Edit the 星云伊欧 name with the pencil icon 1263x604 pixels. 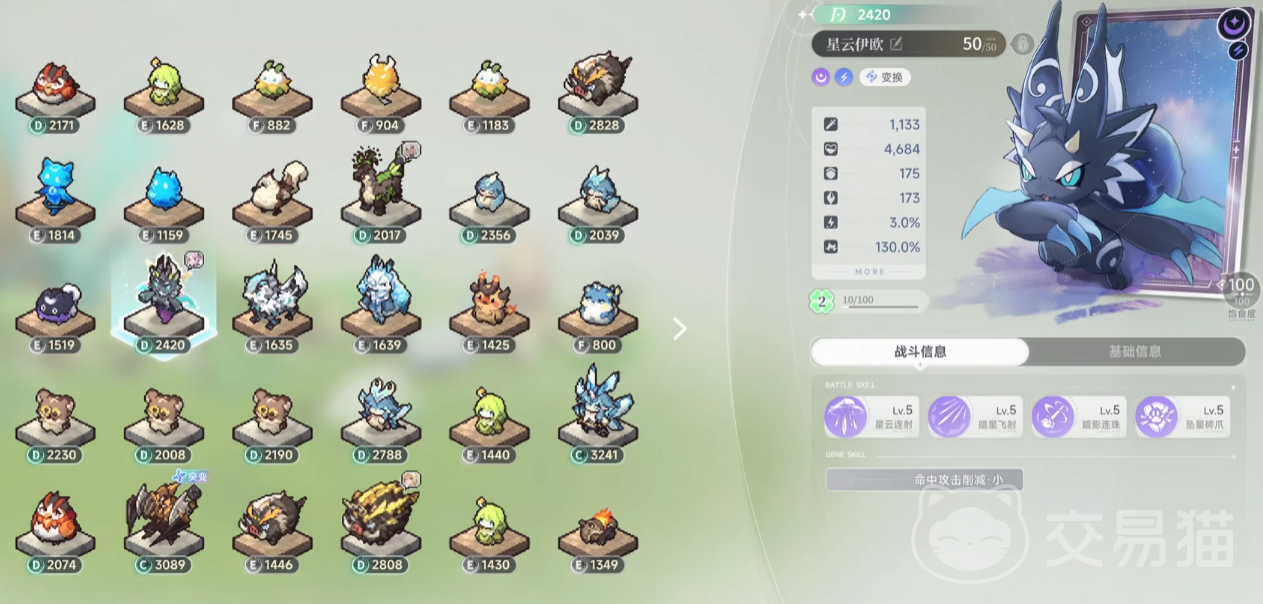point(896,44)
